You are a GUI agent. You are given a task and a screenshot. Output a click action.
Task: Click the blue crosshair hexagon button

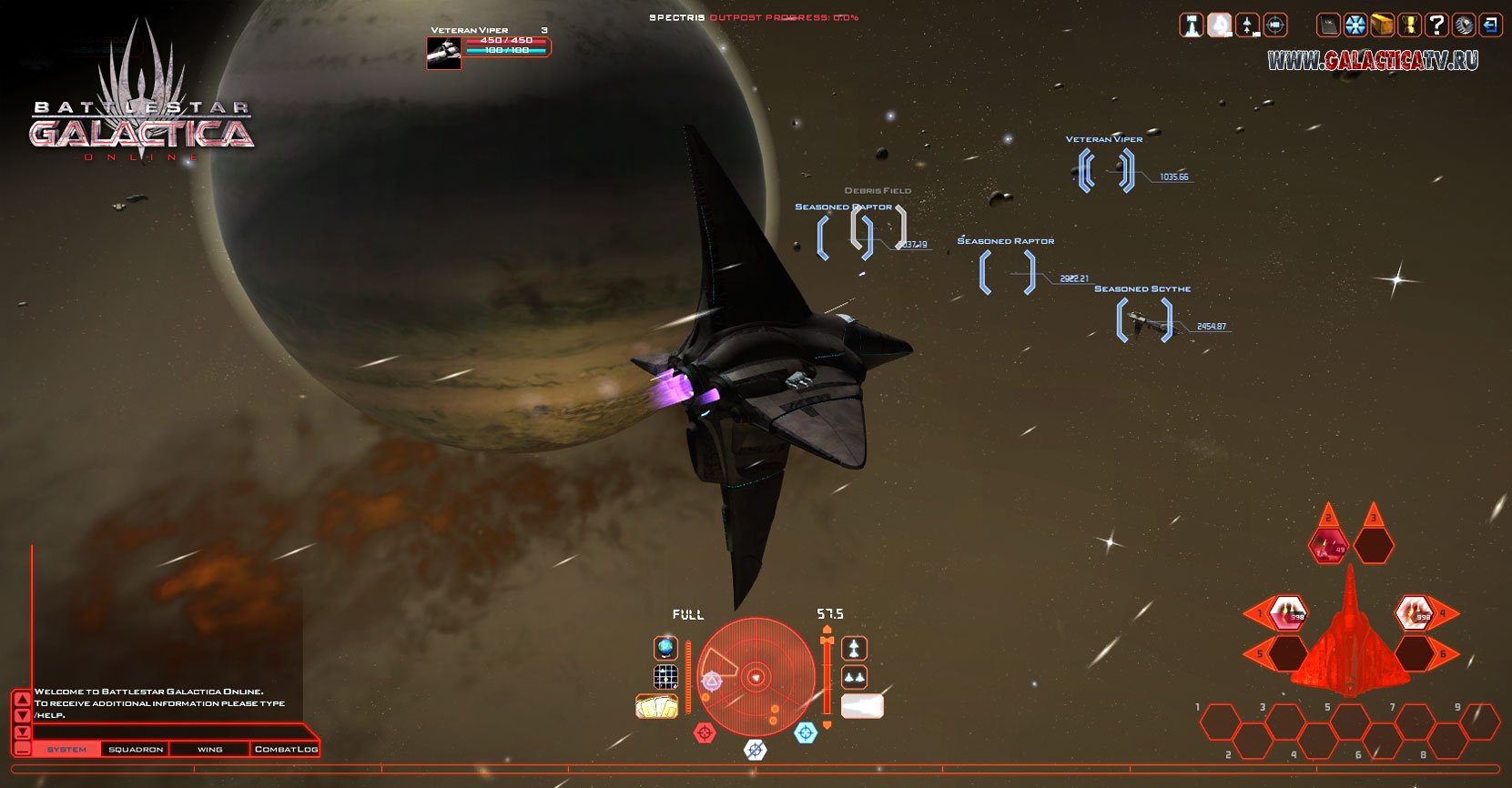[806, 732]
